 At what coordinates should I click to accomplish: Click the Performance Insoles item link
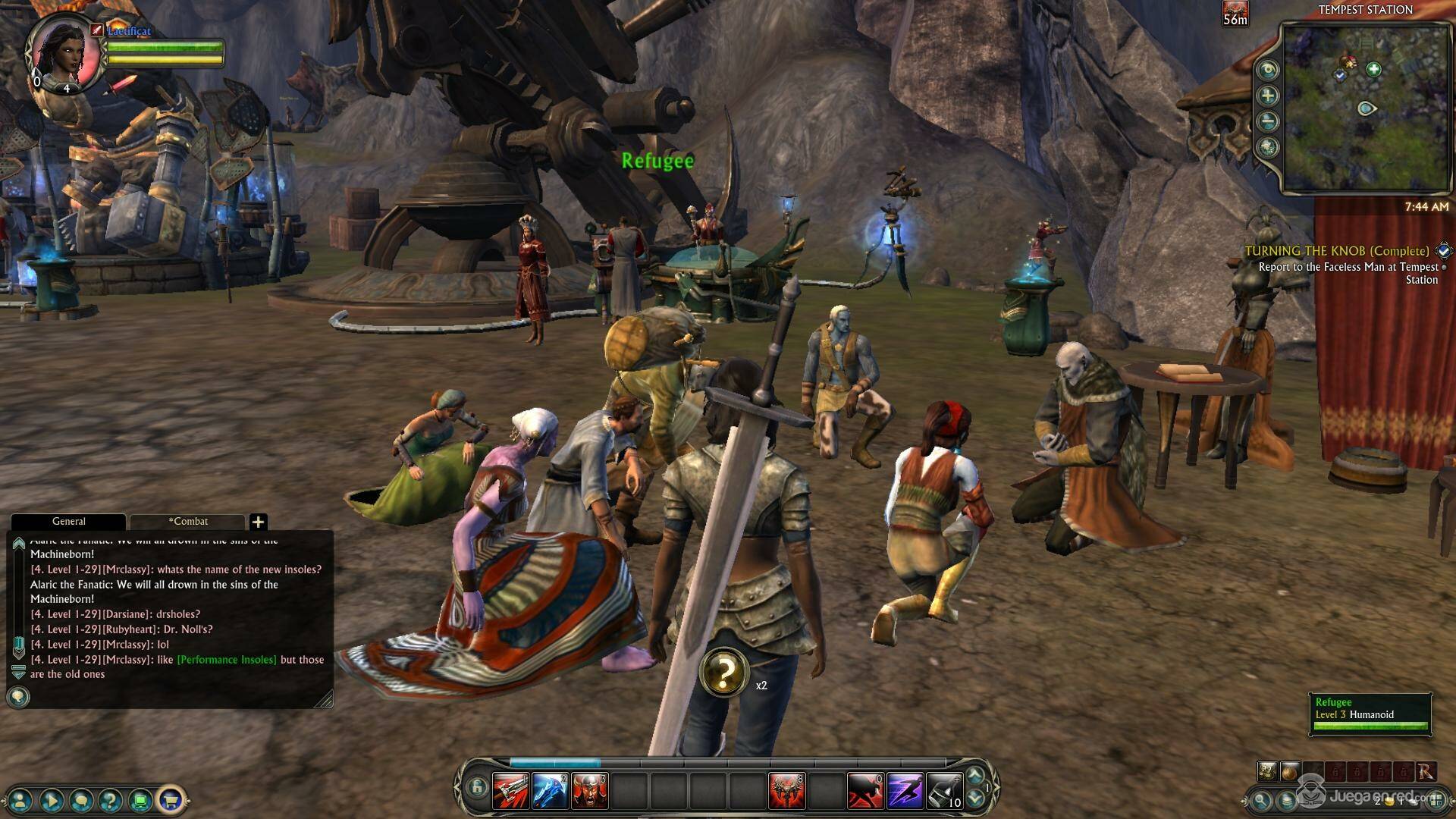pyautogui.click(x=227, y=660)
